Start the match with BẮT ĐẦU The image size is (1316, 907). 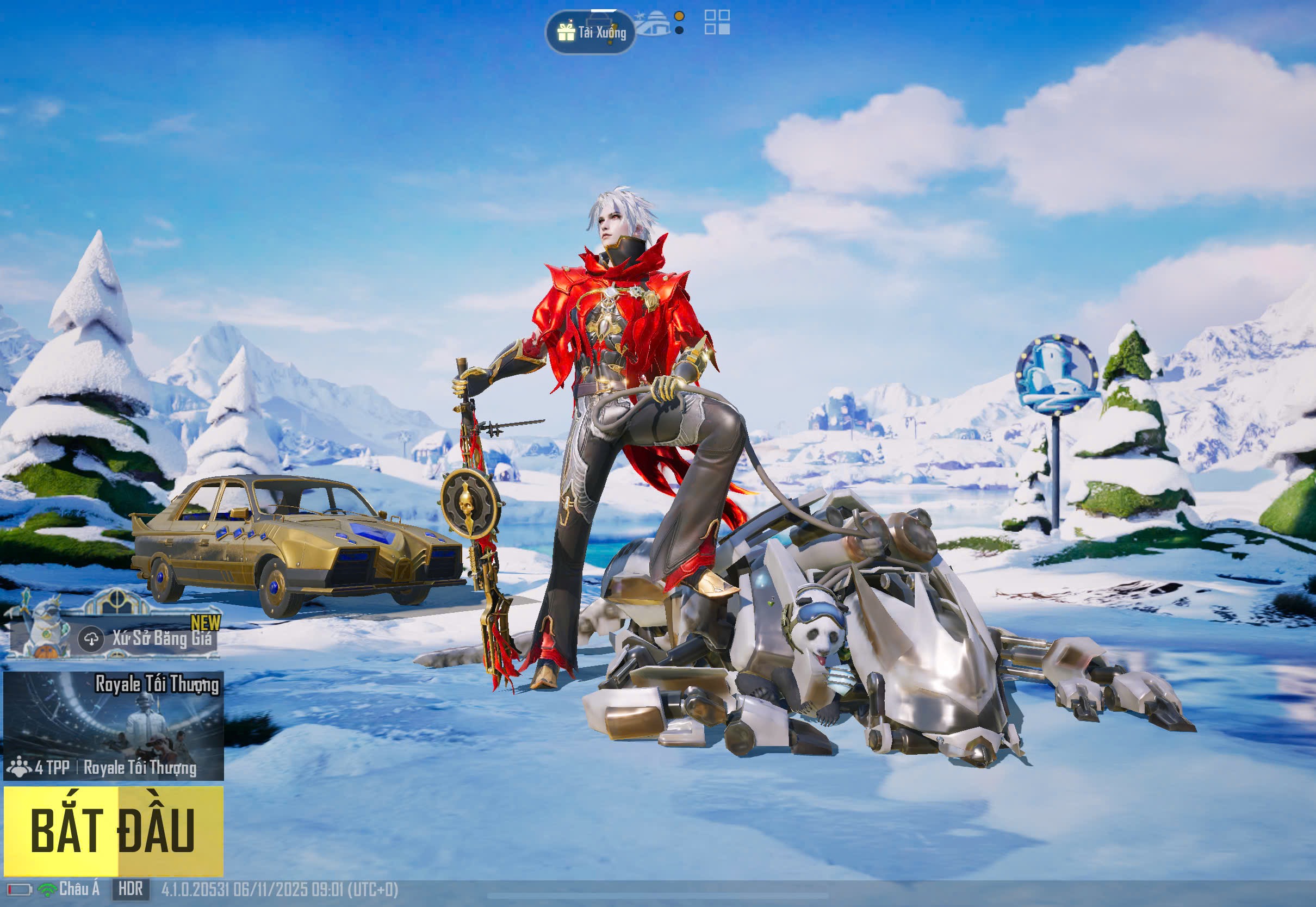(114, 830)
